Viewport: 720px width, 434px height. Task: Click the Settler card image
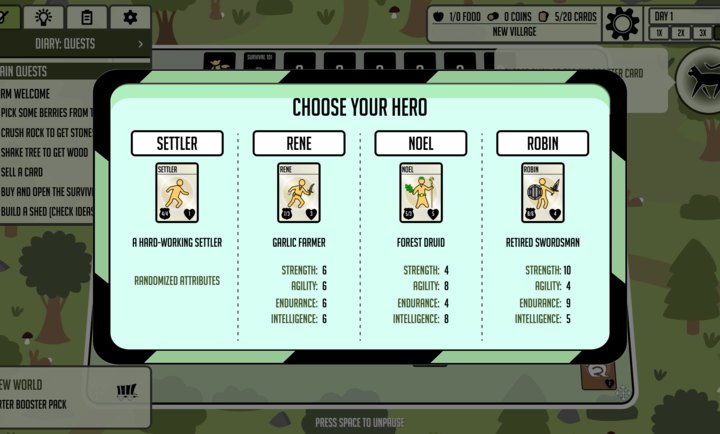point(177,193)
